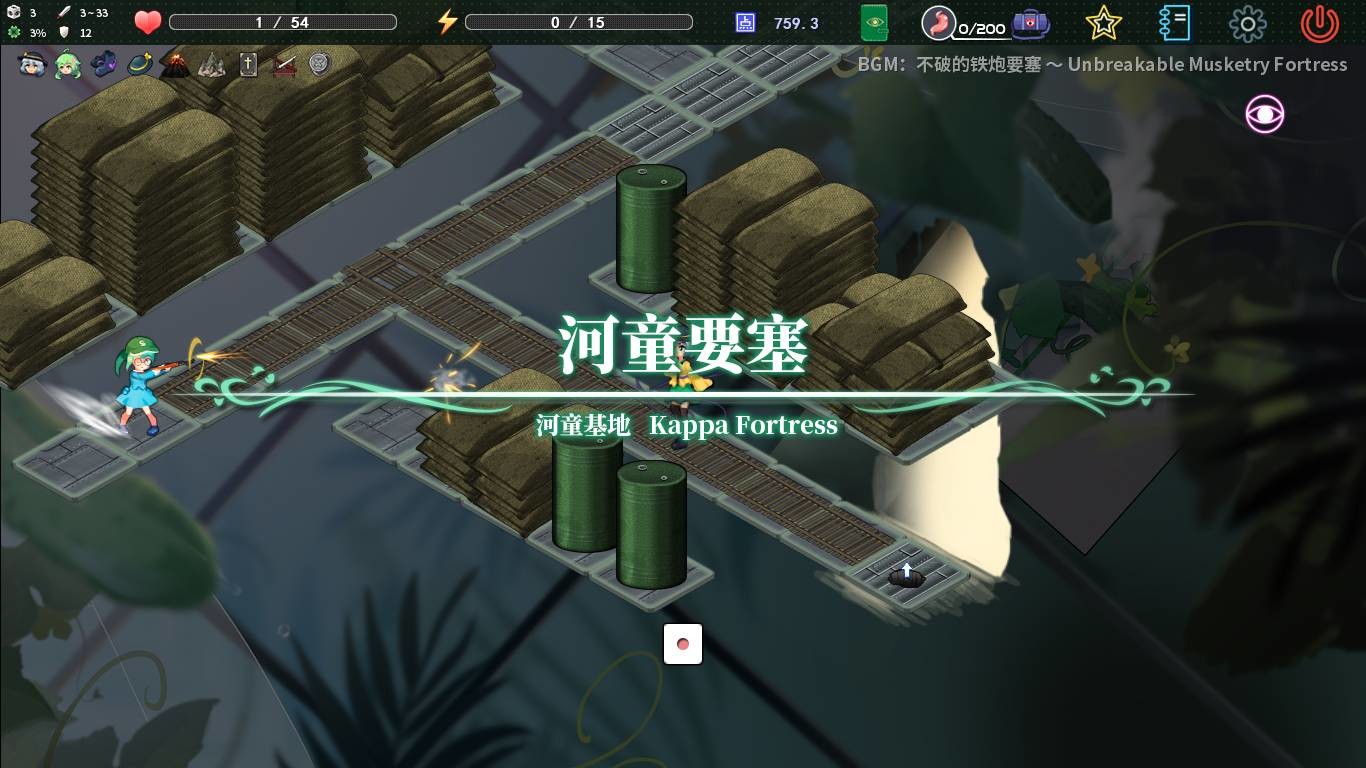This screenshot has width=1366, height=768.
Task: Toggle the pink eye visibility icon
Action: point(1264,115)
